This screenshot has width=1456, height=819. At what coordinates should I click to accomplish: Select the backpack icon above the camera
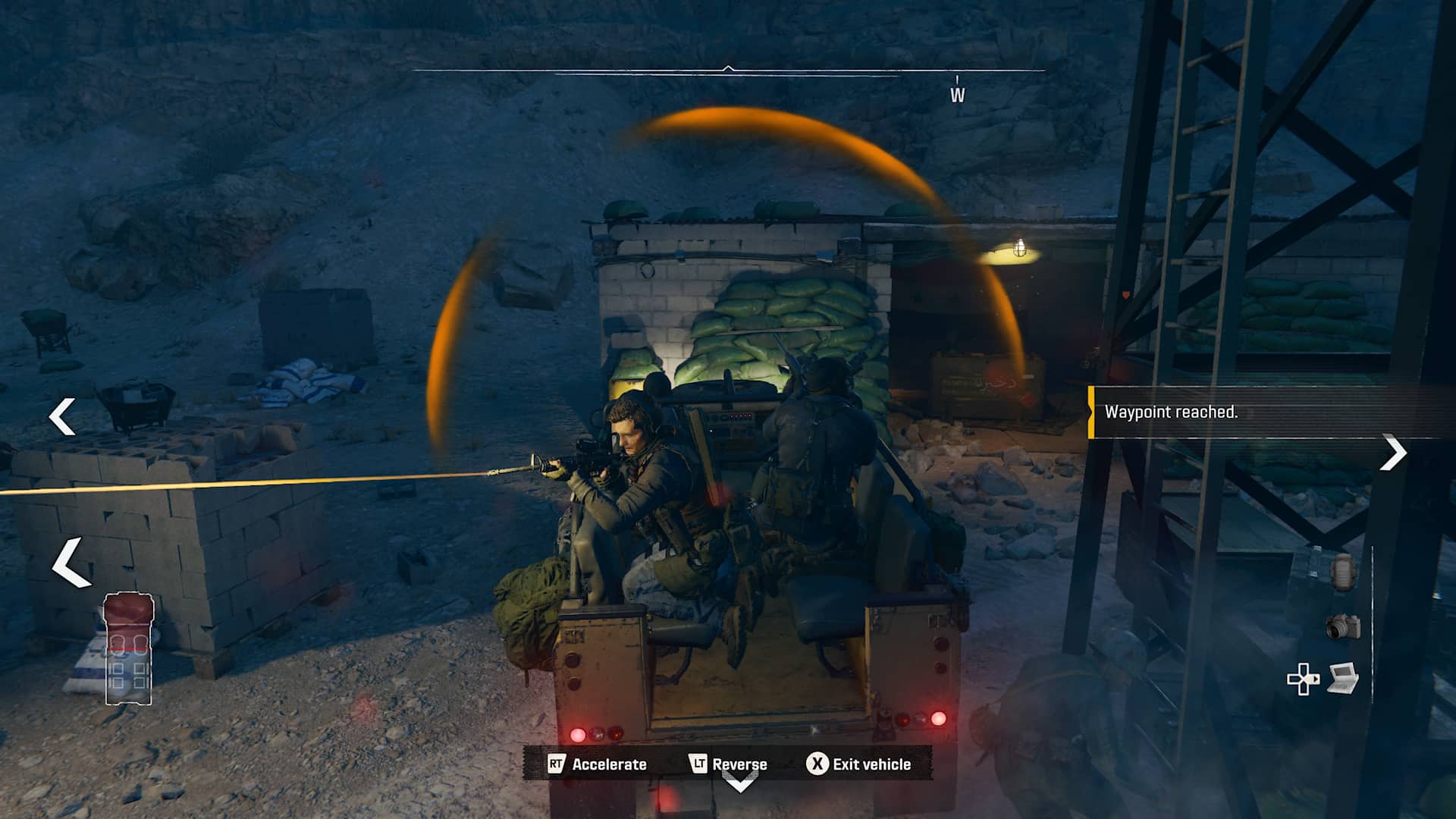coord(1342,572)
